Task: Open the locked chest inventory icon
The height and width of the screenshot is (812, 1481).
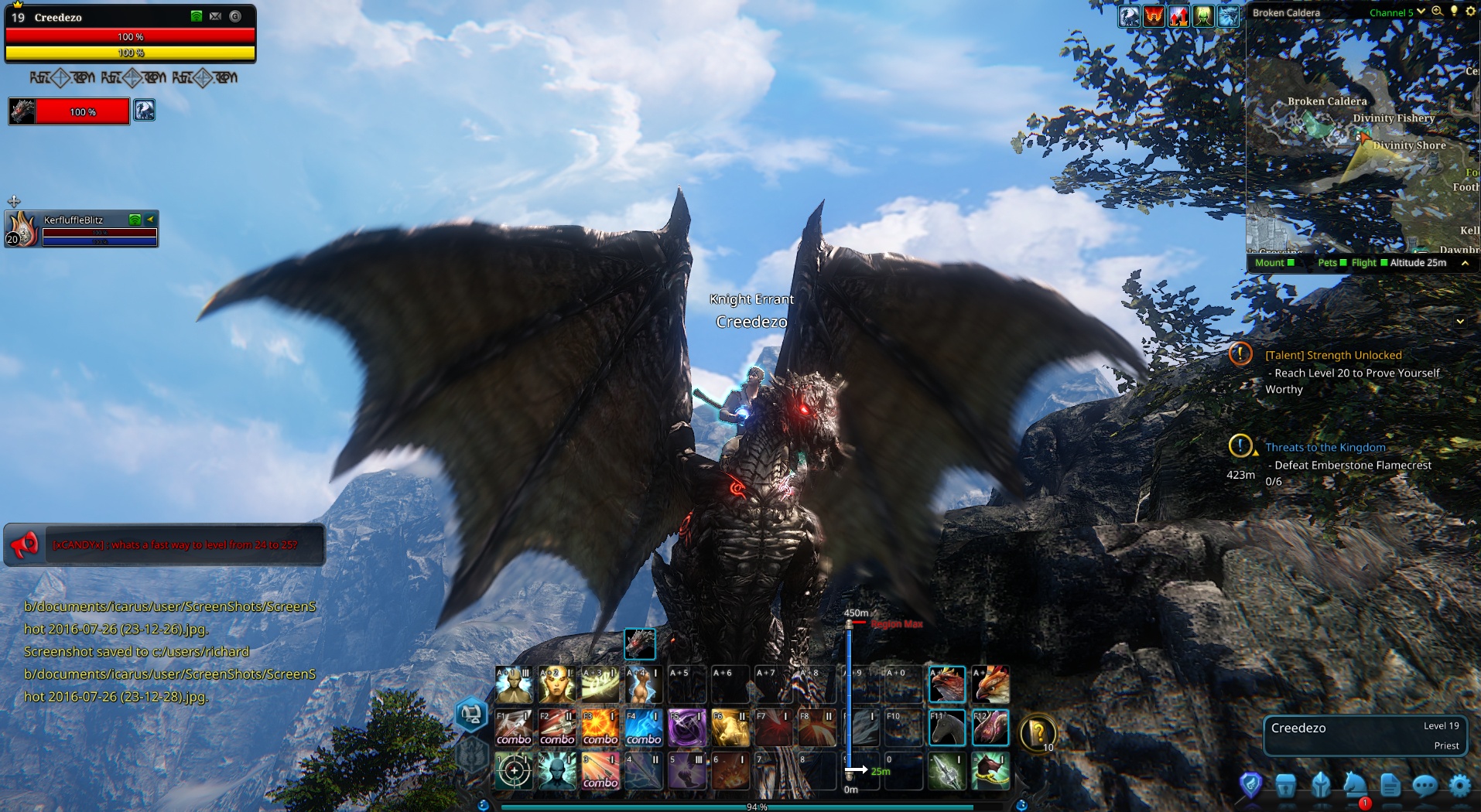Action: (x=1286, y=786)
